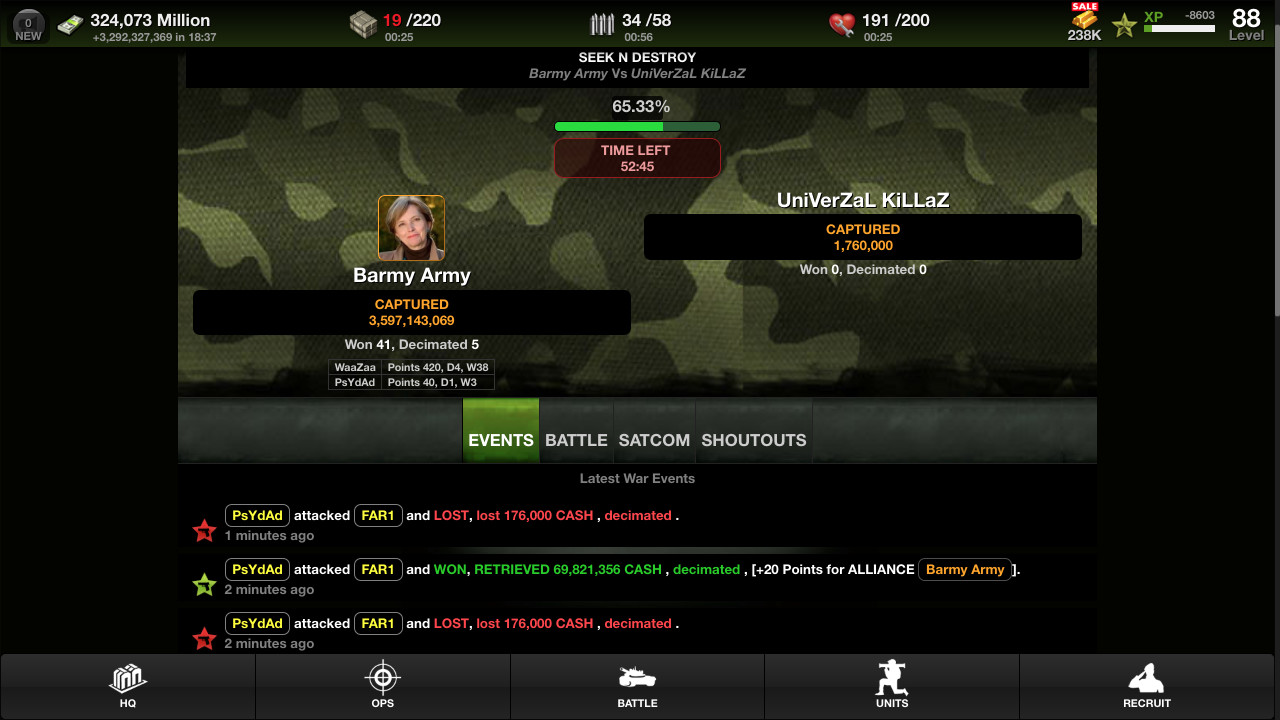The height and width of the screenshot is (720, 1280).
Task: Switch to the war BATTLE tab
Action: (576, 440)
